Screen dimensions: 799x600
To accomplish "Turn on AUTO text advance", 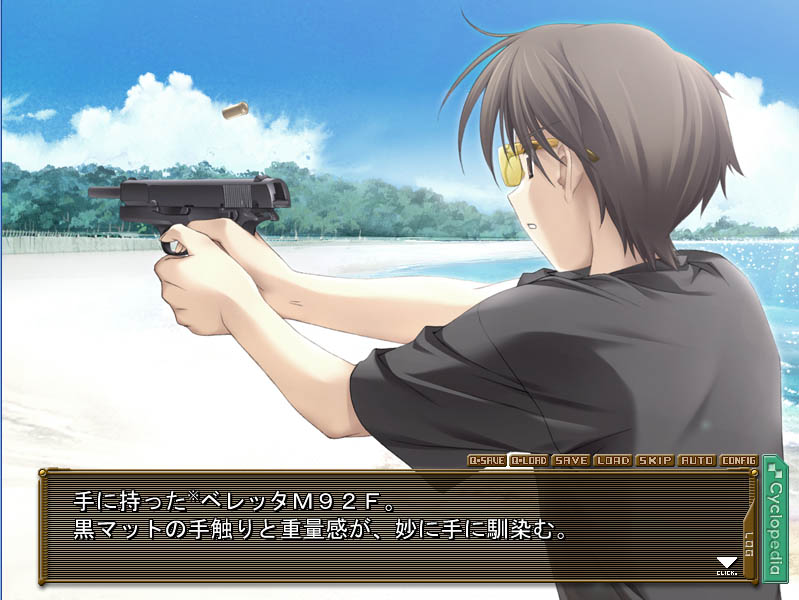I will (697, 460).
